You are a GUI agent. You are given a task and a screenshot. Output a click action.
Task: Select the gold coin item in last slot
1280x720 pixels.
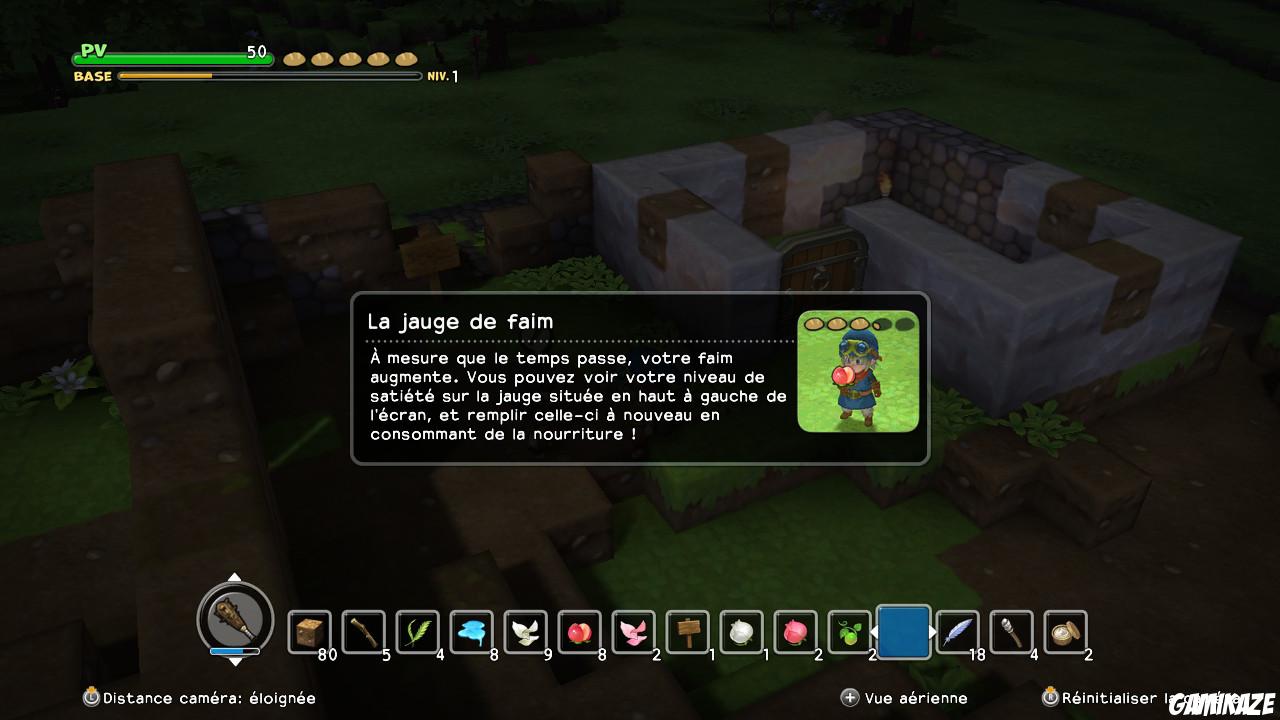(1063, 632)
